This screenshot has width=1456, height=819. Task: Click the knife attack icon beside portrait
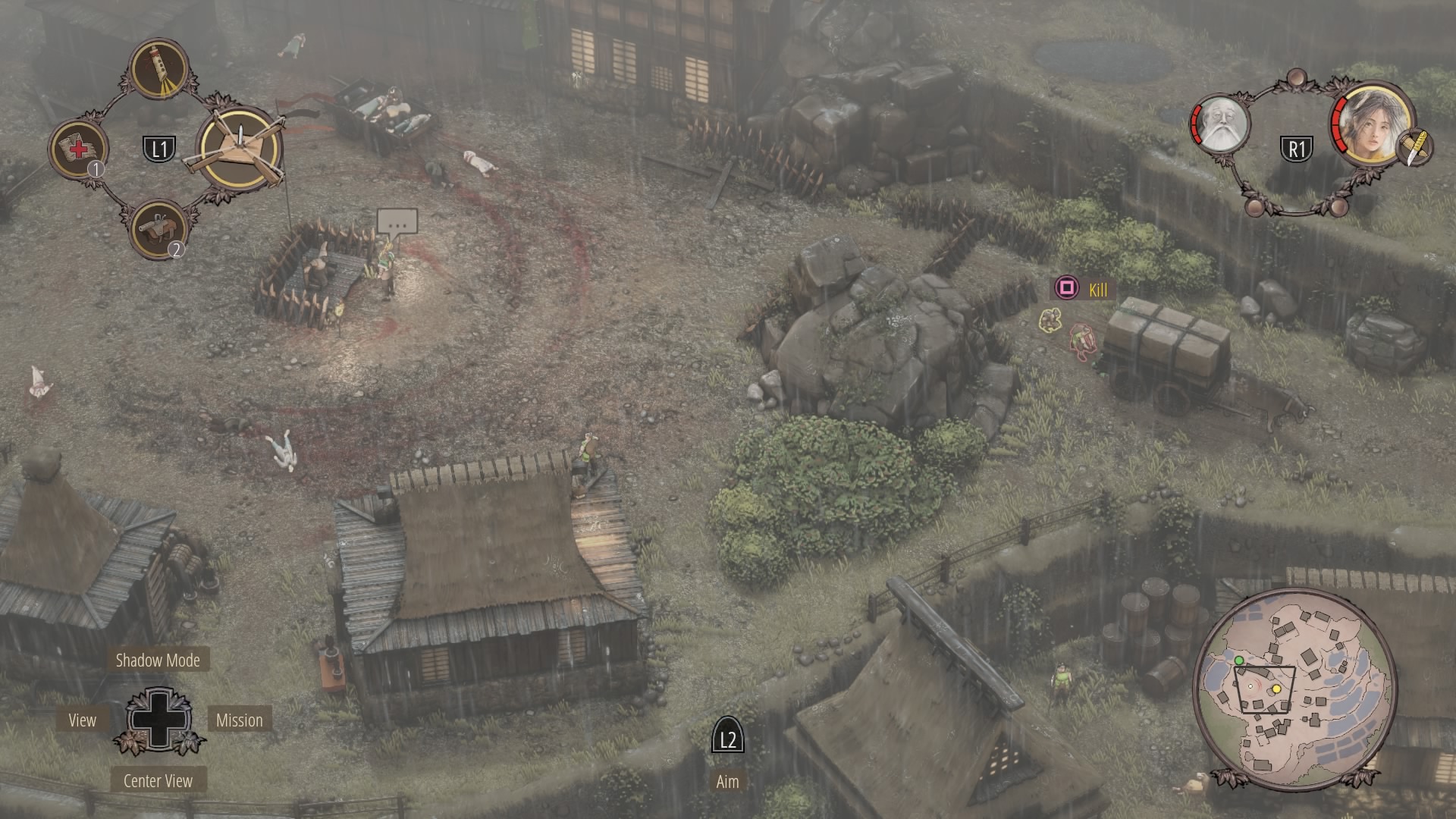(1414, 147)
